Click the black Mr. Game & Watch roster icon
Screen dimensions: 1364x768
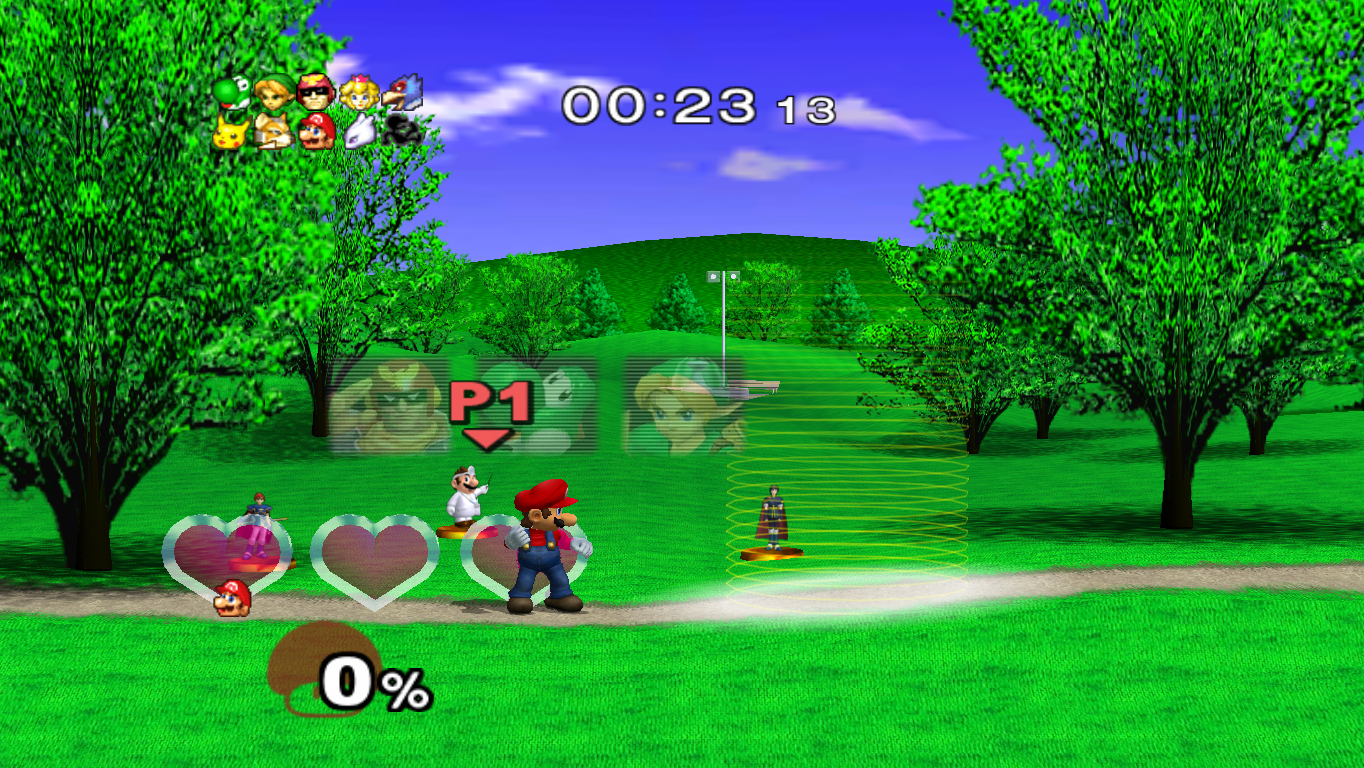[404, 130]
